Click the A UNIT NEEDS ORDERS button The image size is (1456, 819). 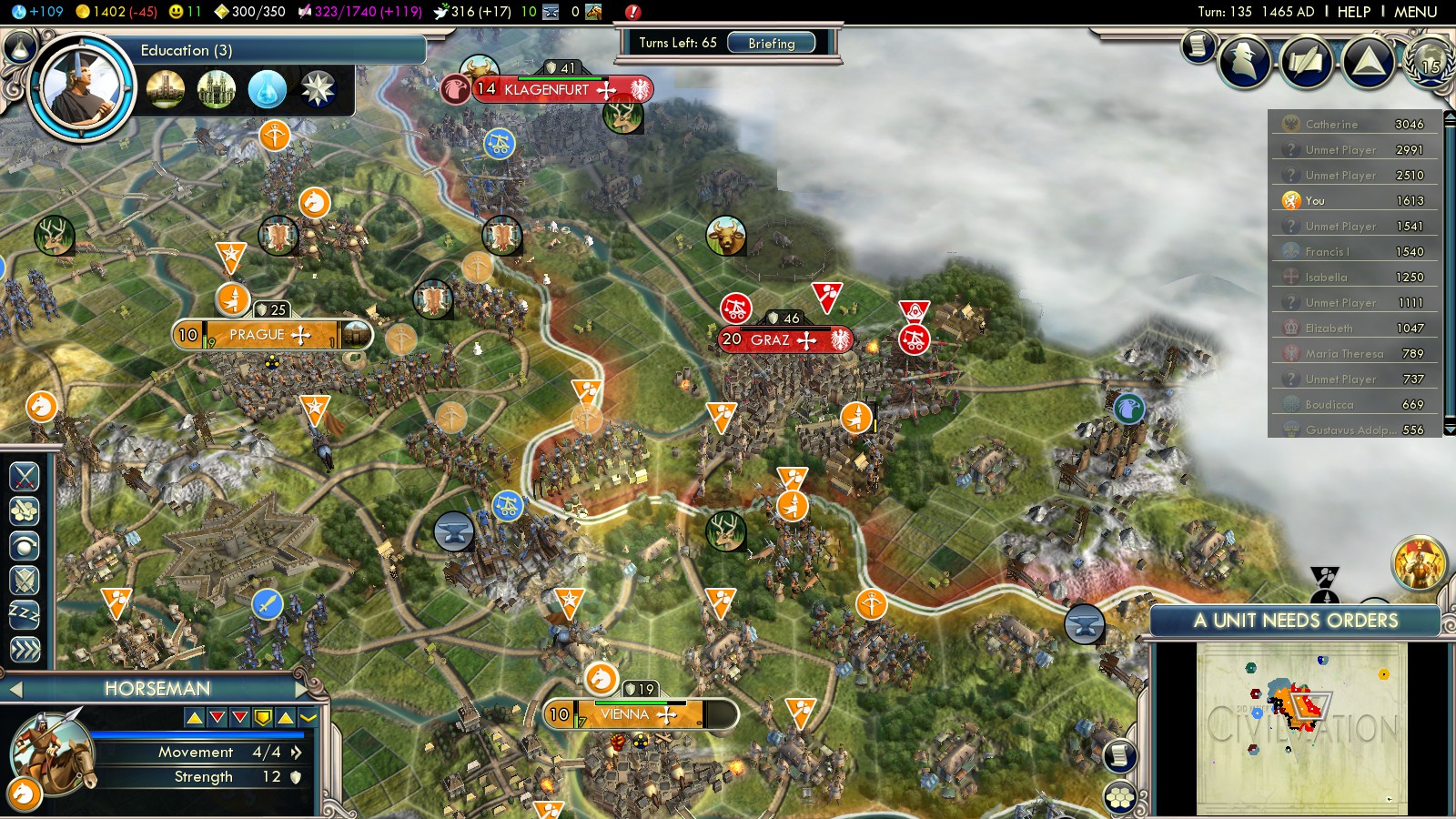(x=1295, y=621)
